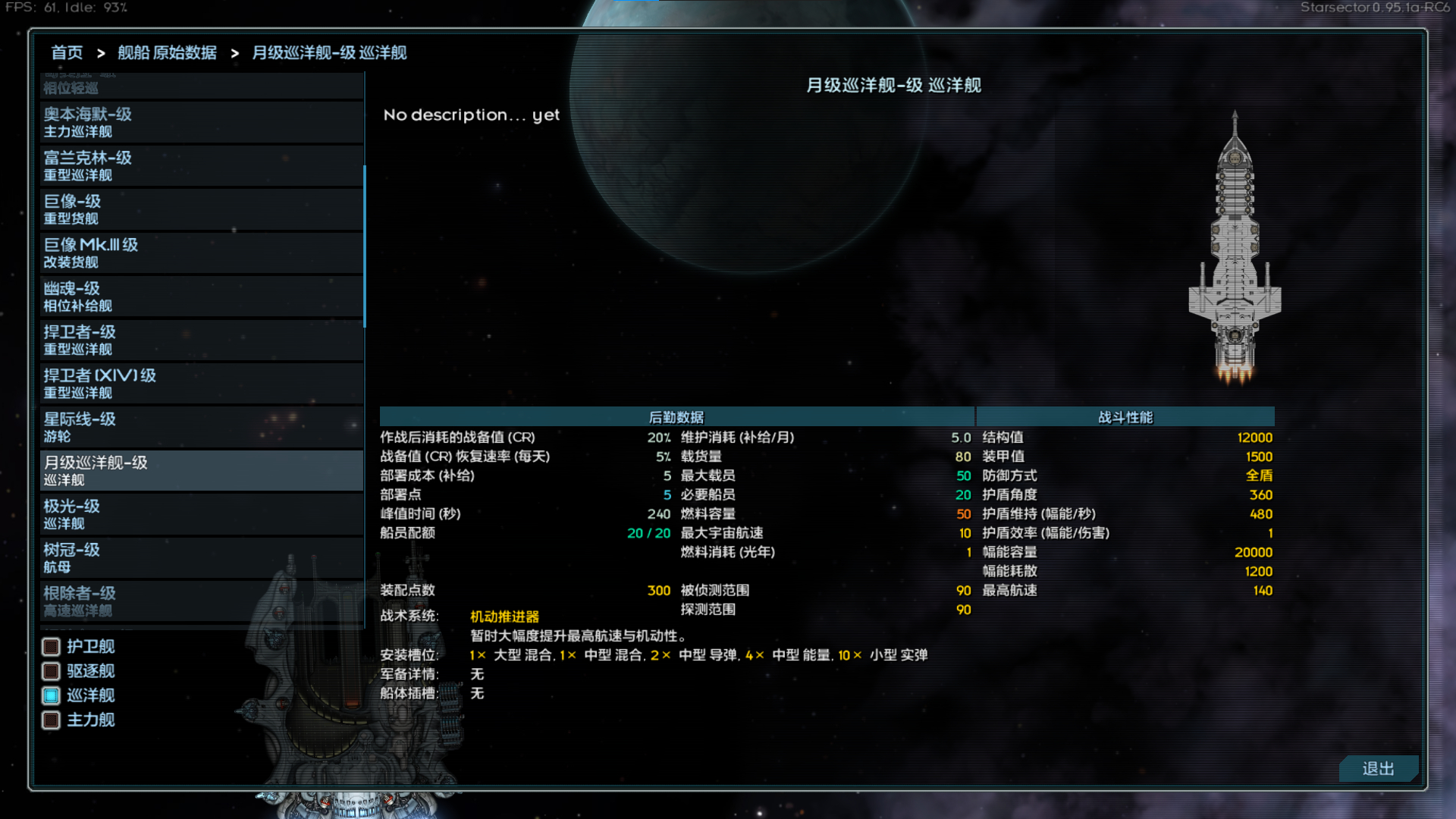Enable the 驱逐舰 filter checkbox
Image resolution: width=1456 pixels, height=819 pixels.
pos(51,671)
